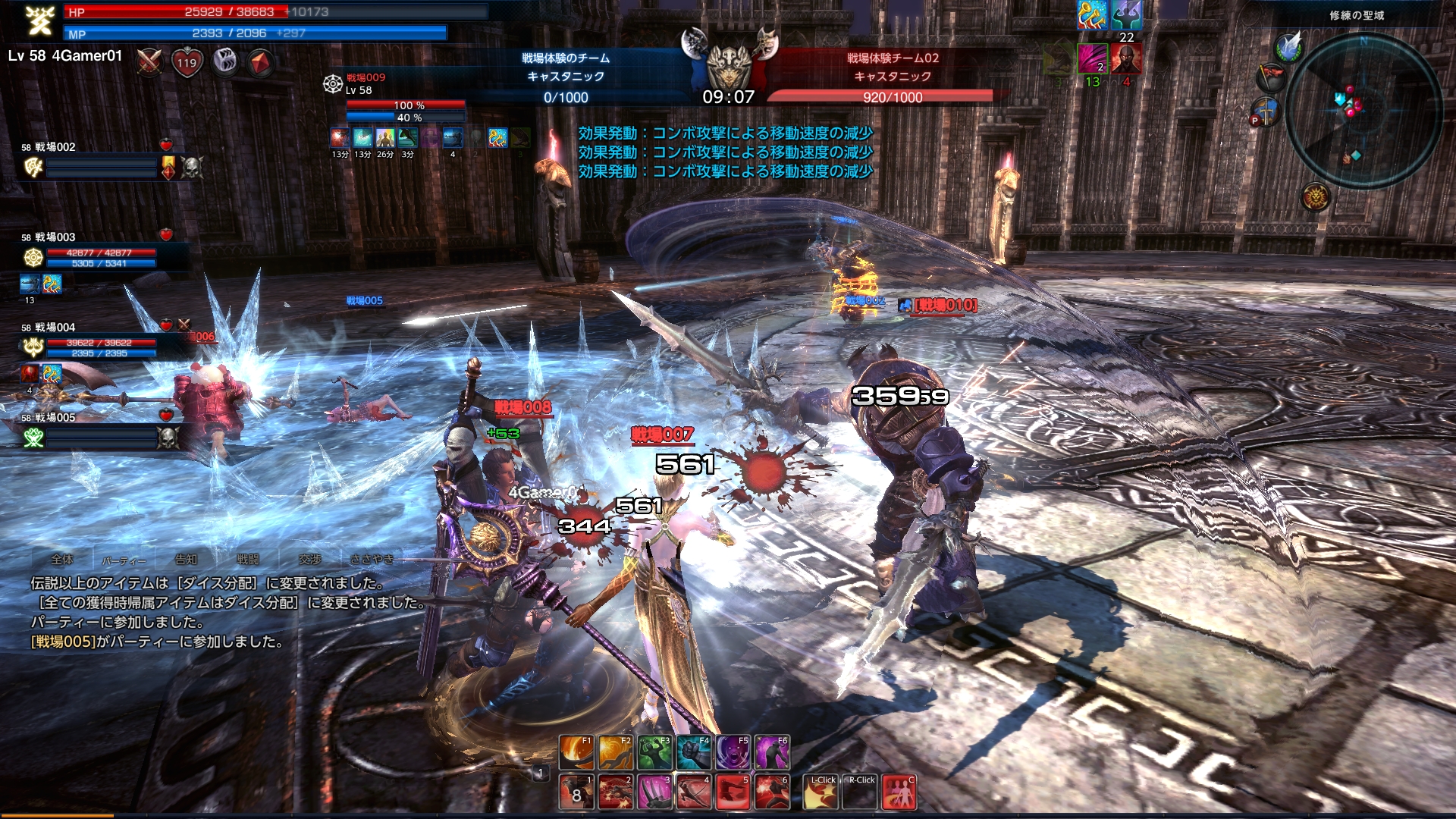Select party member 戦場004 frame

point(91,342)
